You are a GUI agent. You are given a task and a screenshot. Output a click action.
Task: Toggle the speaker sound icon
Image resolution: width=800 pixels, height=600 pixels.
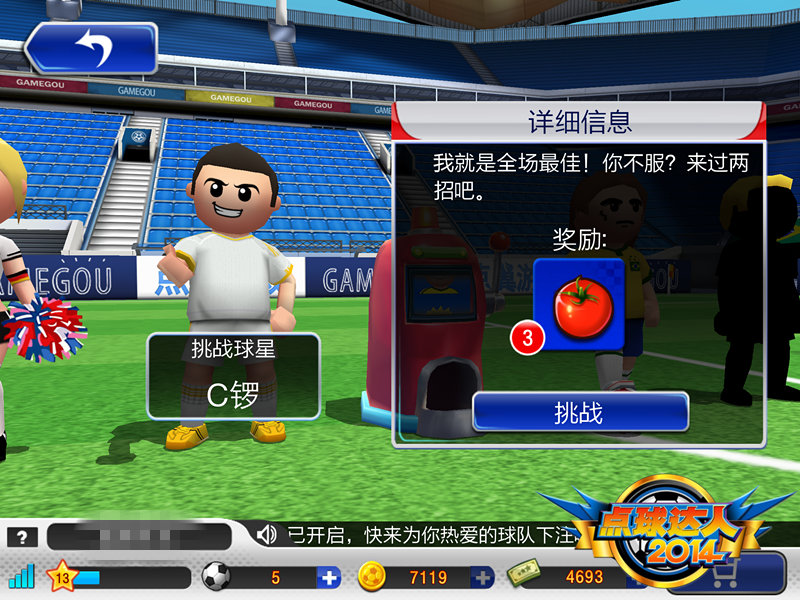pyautogui.click(x=266, y=535)
